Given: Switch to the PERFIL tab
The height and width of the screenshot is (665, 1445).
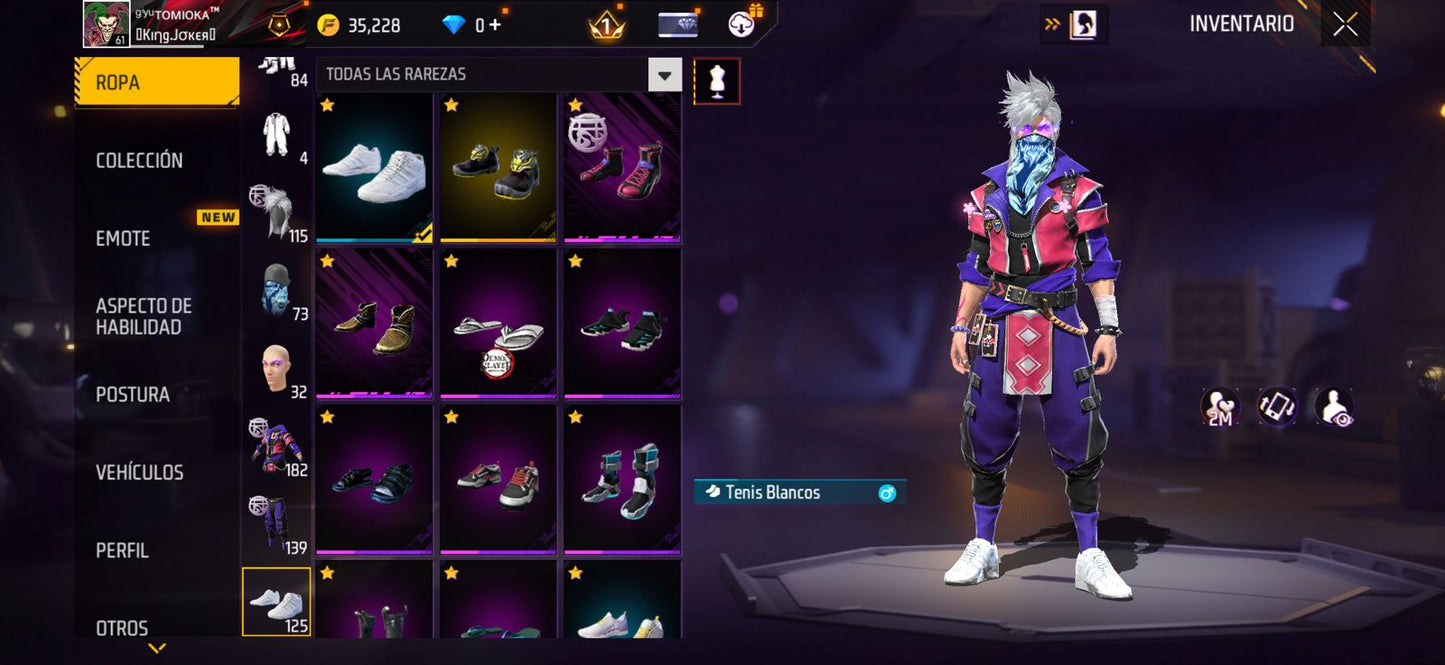Looking at the screenshot, I should (x=122, y=550).
